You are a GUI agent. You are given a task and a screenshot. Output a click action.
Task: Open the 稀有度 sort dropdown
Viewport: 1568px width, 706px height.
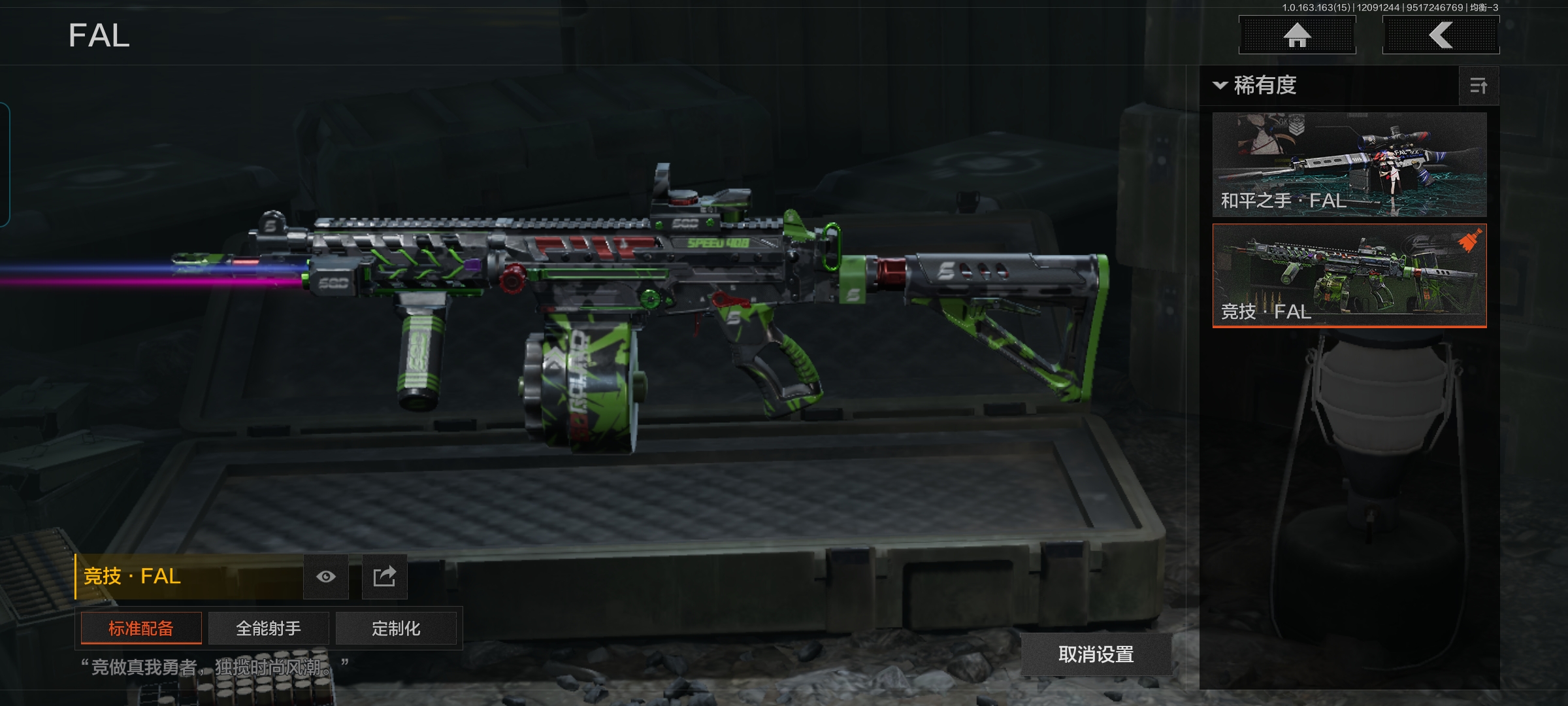coord(1256,86)
